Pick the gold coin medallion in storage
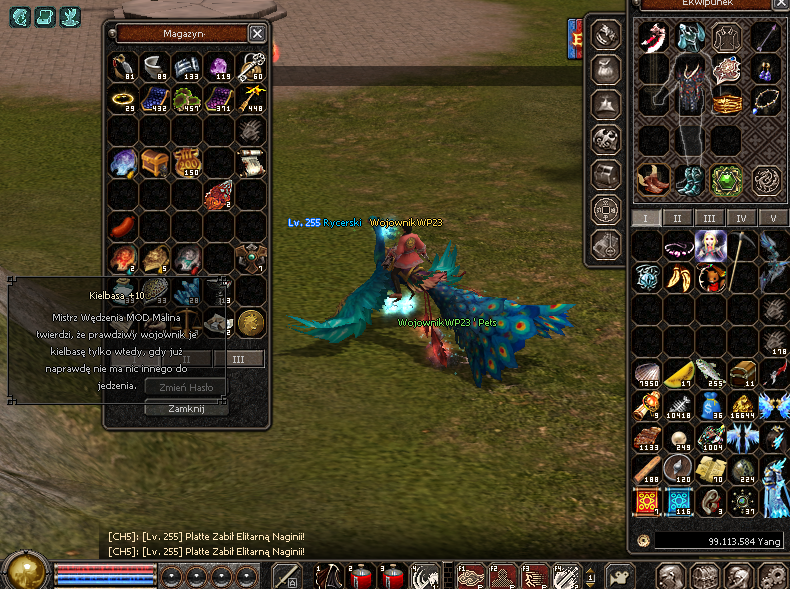The image size is (790, 589). [x=251, y=321]
